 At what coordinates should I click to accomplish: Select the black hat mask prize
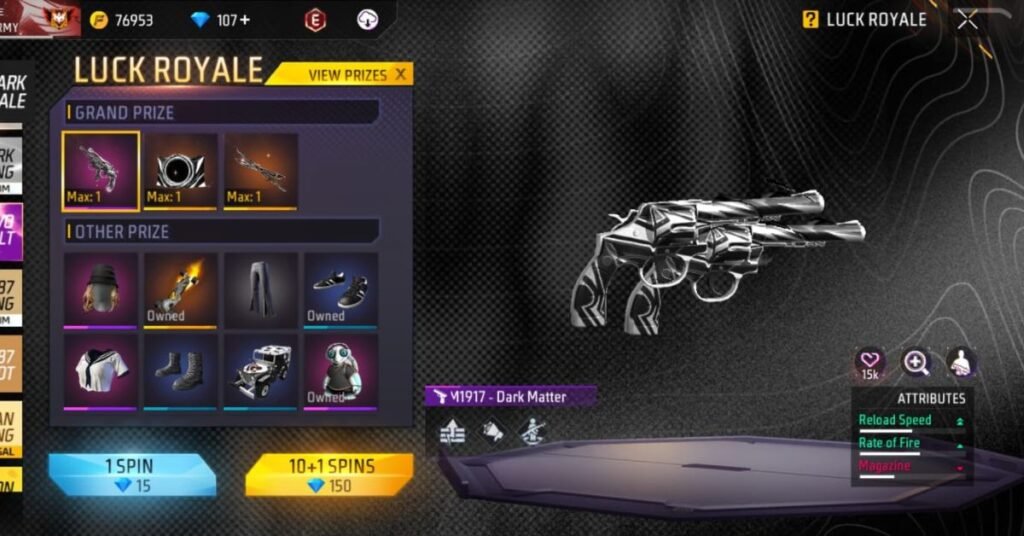(100, 289)
